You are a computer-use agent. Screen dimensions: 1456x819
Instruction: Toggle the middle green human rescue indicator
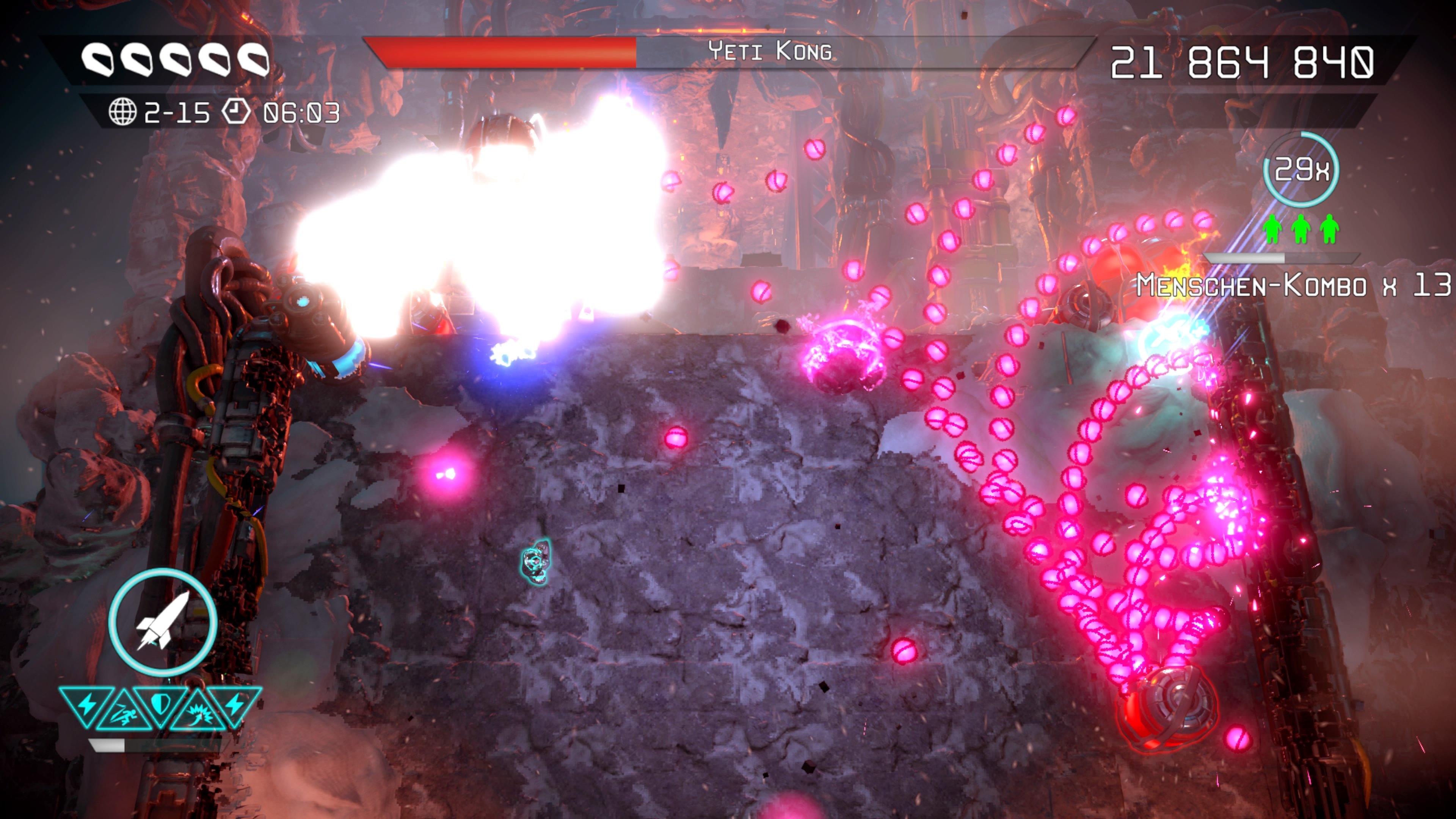click(x=1301, y=228)
